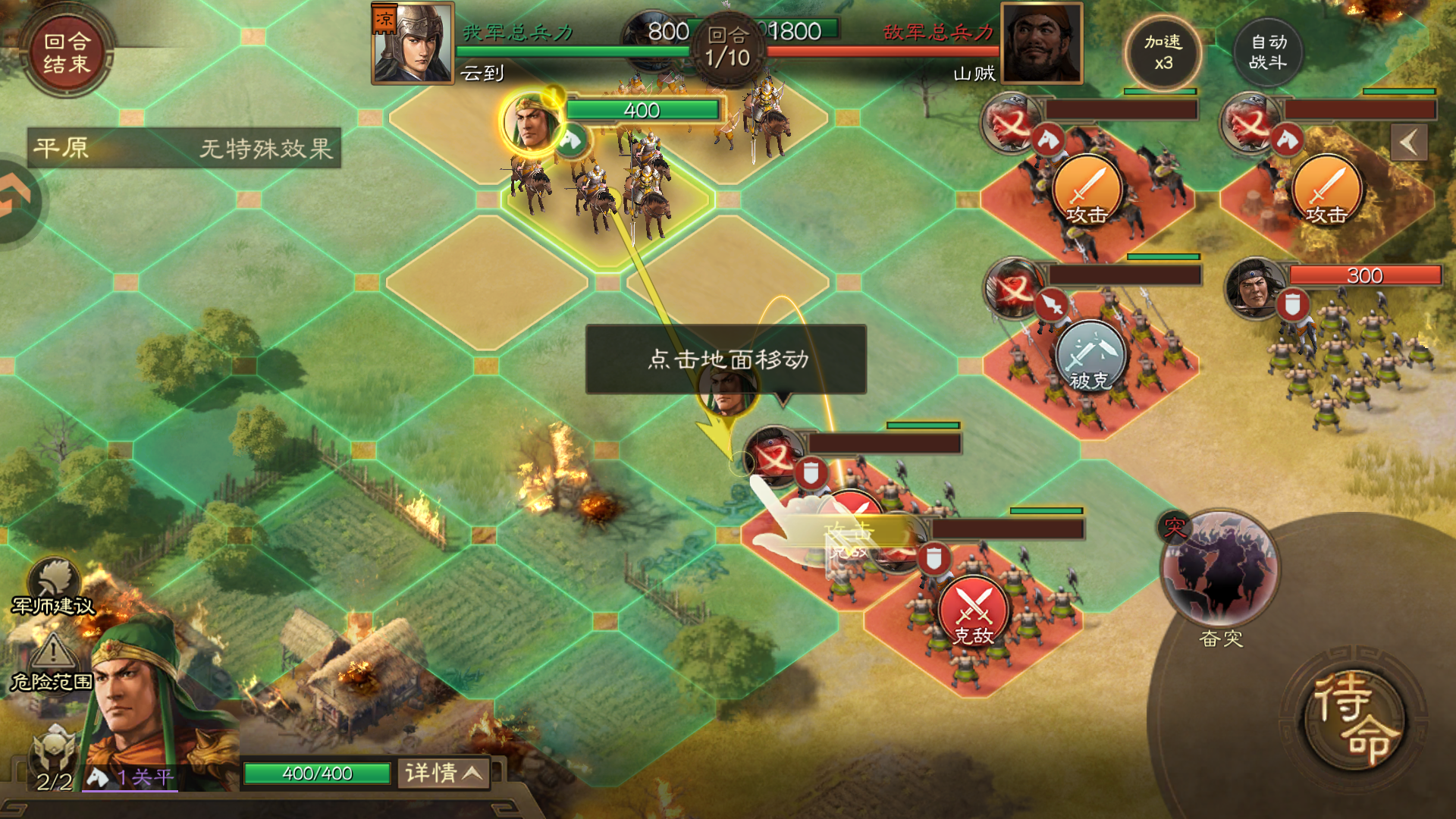Toggle the 加速 x3 speed button
Screen dimensions: 1456x819
pyautogui.click(x=1163, y=53)
